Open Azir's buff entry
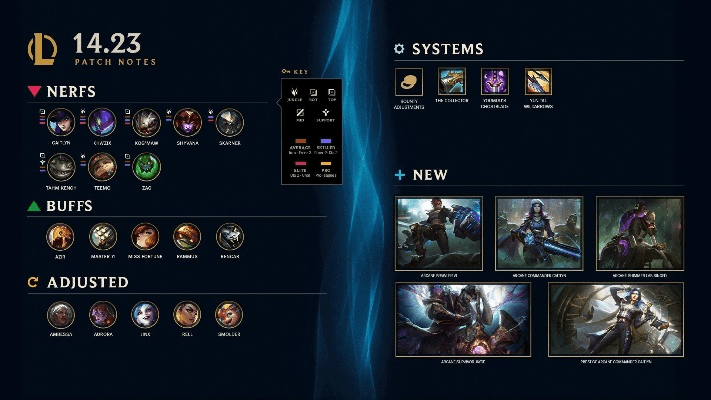 click(x=61, y=236)
